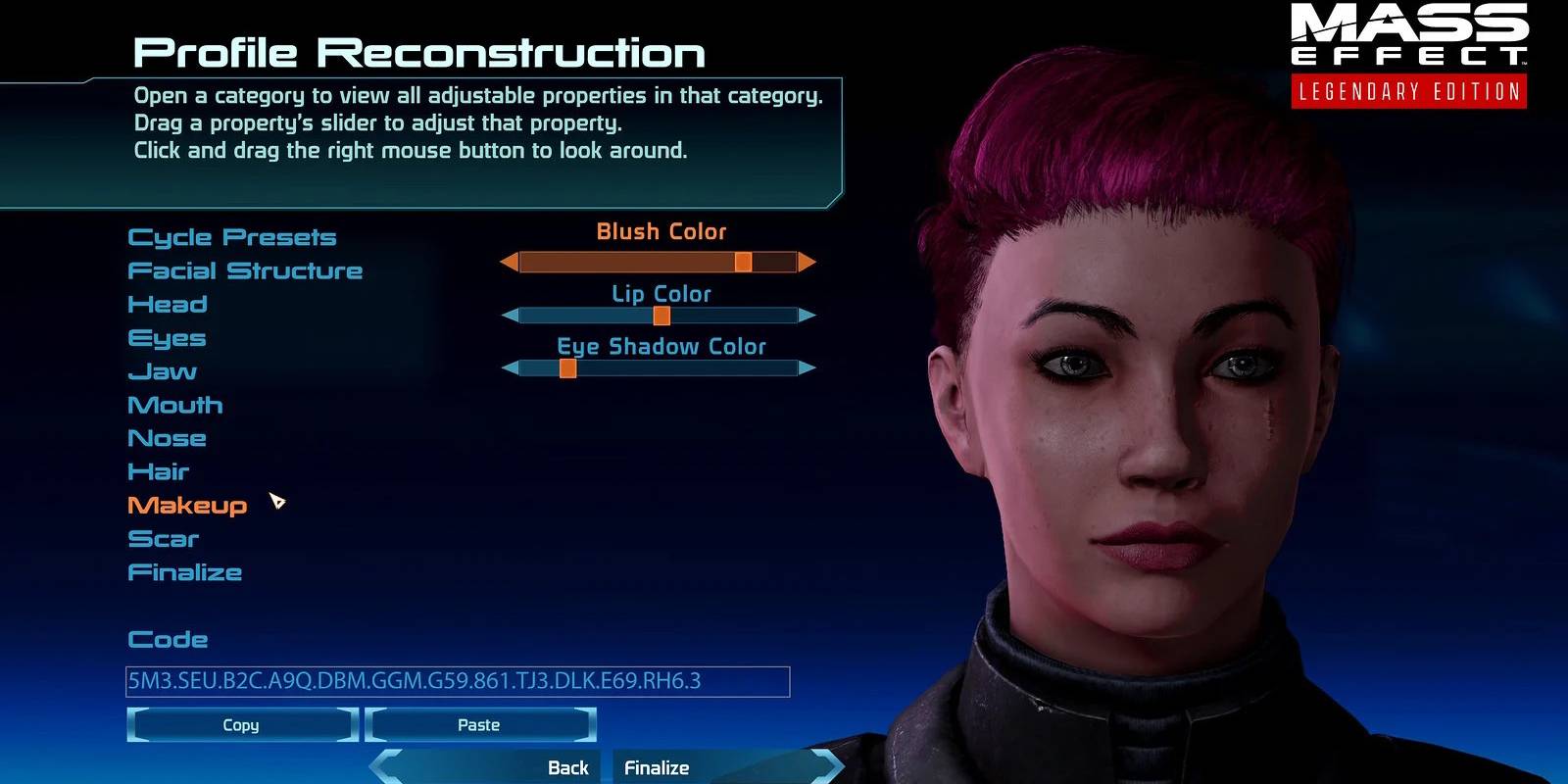The height and width of the screenshot is (784, 1568).
Task: Choose Finalize in the category list
Action: tap(184, 572)
